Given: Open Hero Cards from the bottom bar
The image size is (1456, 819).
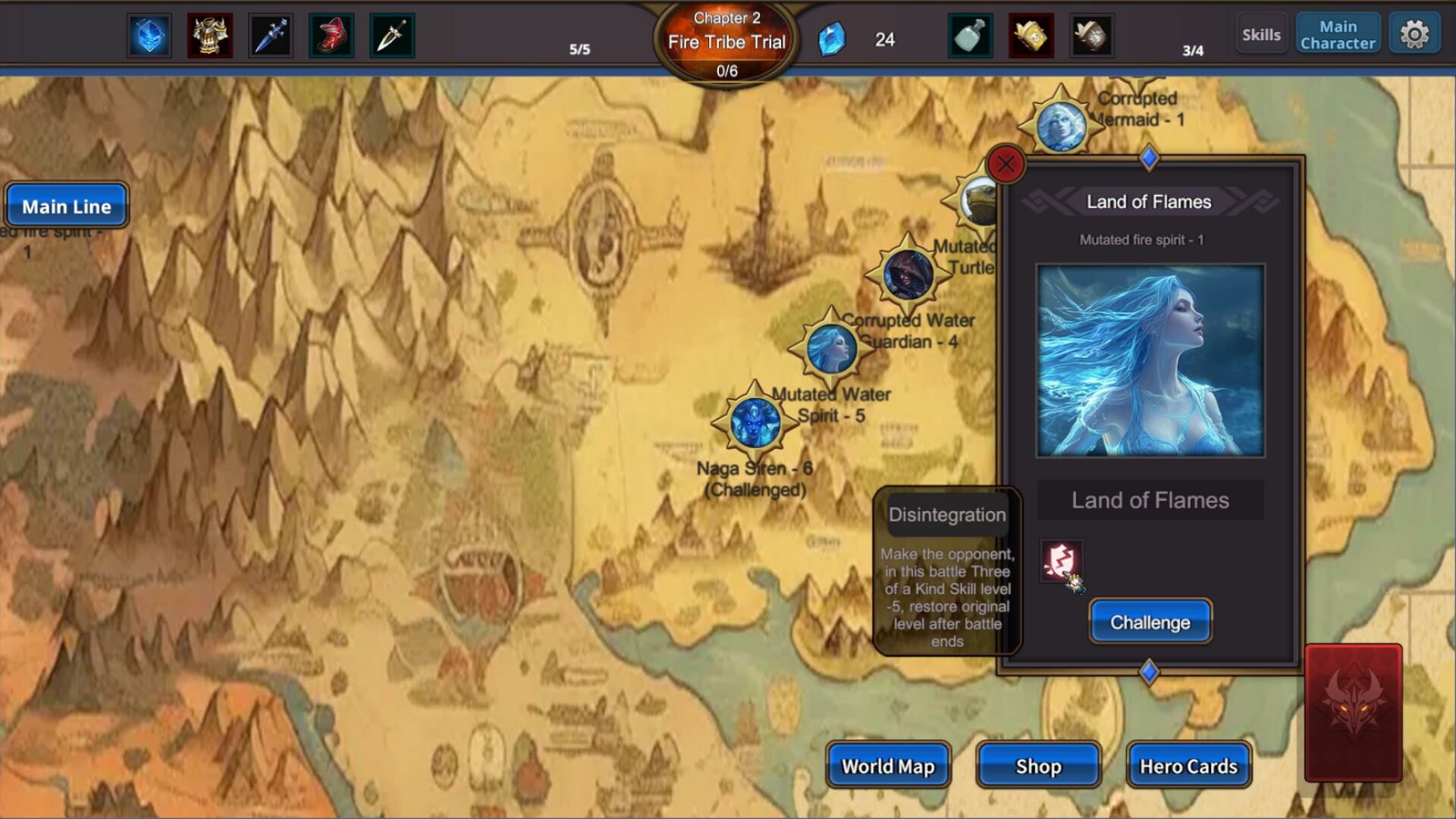Looking at the screenshot, I should [1188, 766].
